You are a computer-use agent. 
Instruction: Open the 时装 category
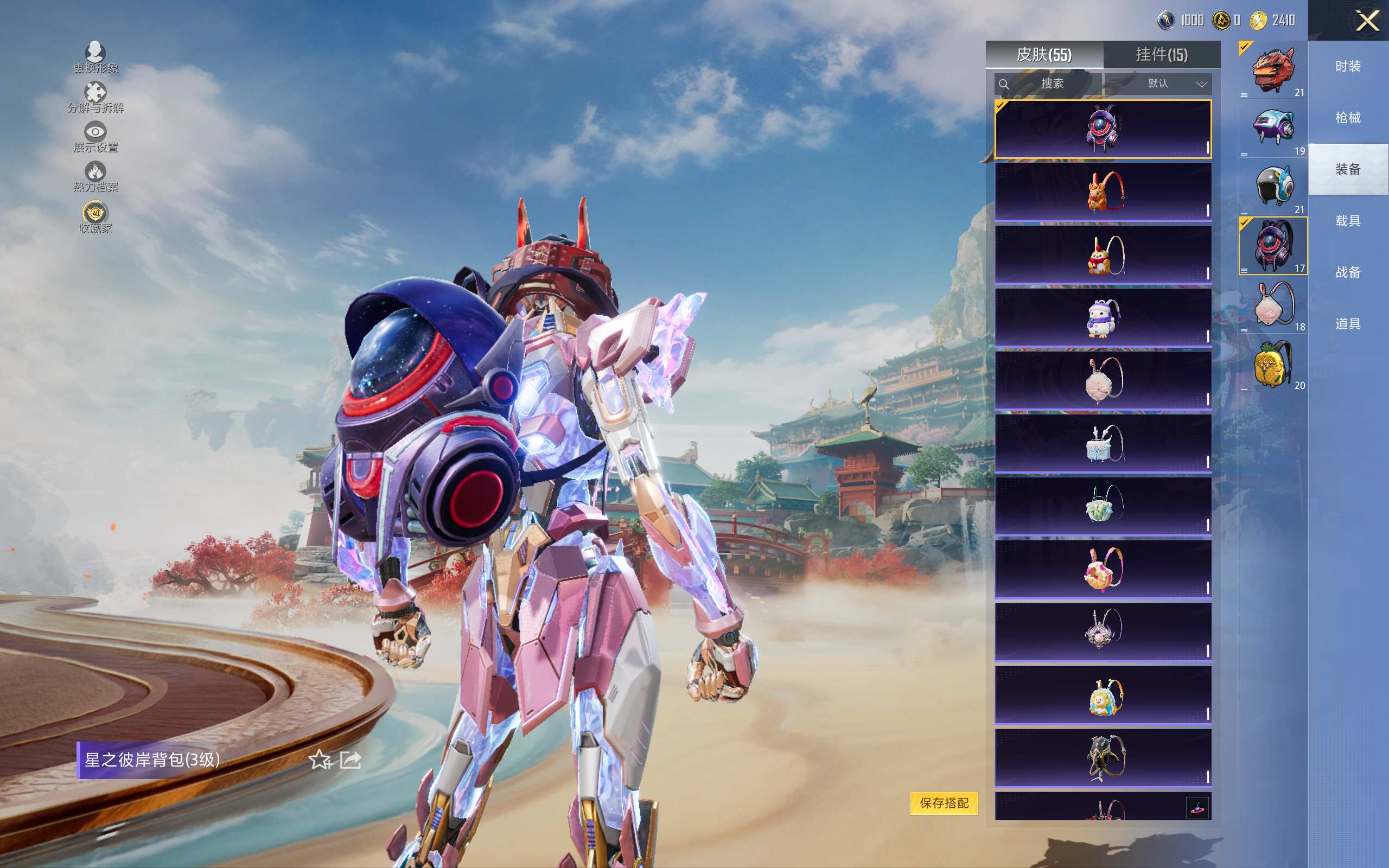tap(1348, 67)
